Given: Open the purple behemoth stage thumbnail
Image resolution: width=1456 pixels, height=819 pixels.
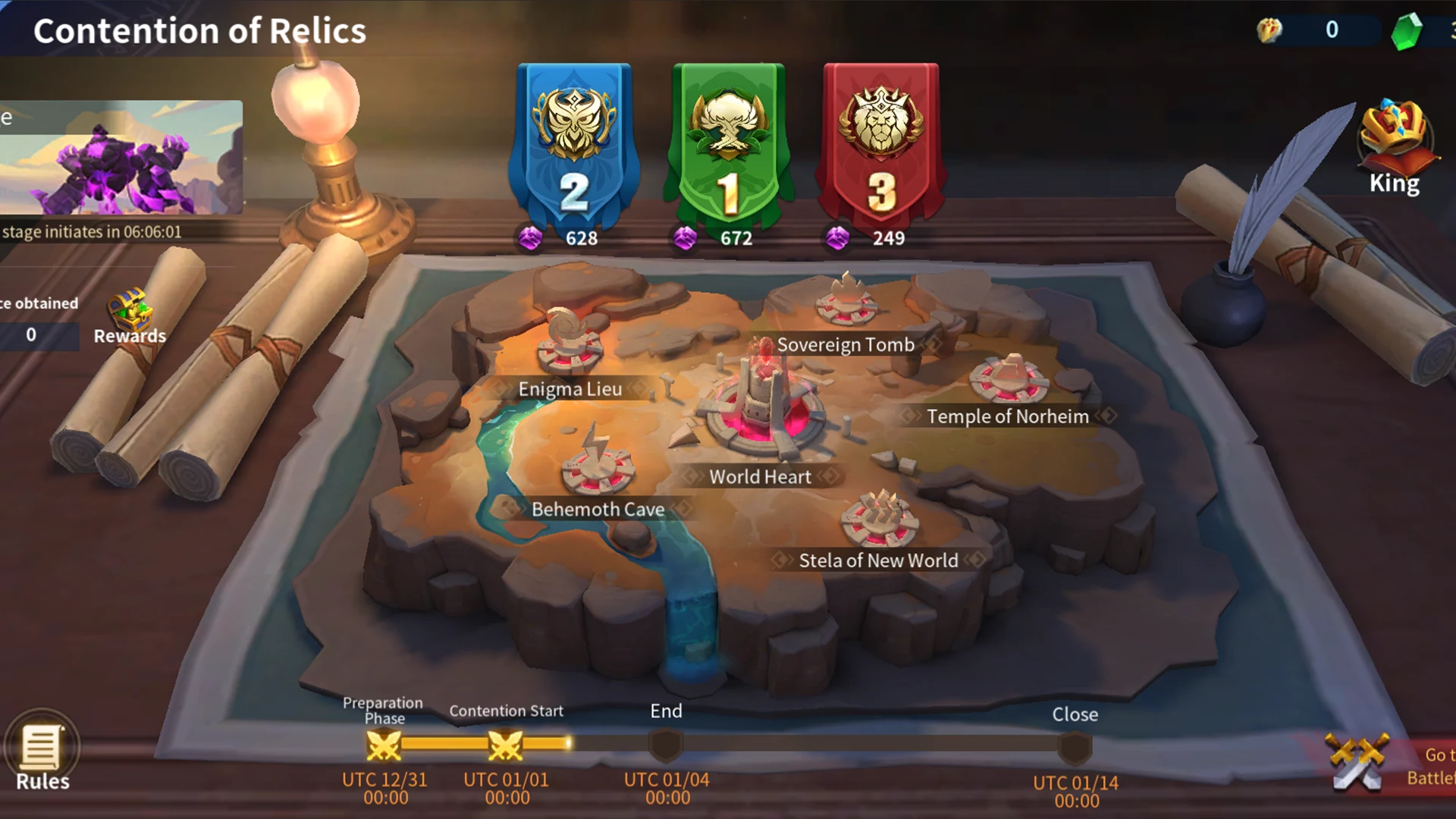Looking at the screenshot, I should click(x=120, y=158).
